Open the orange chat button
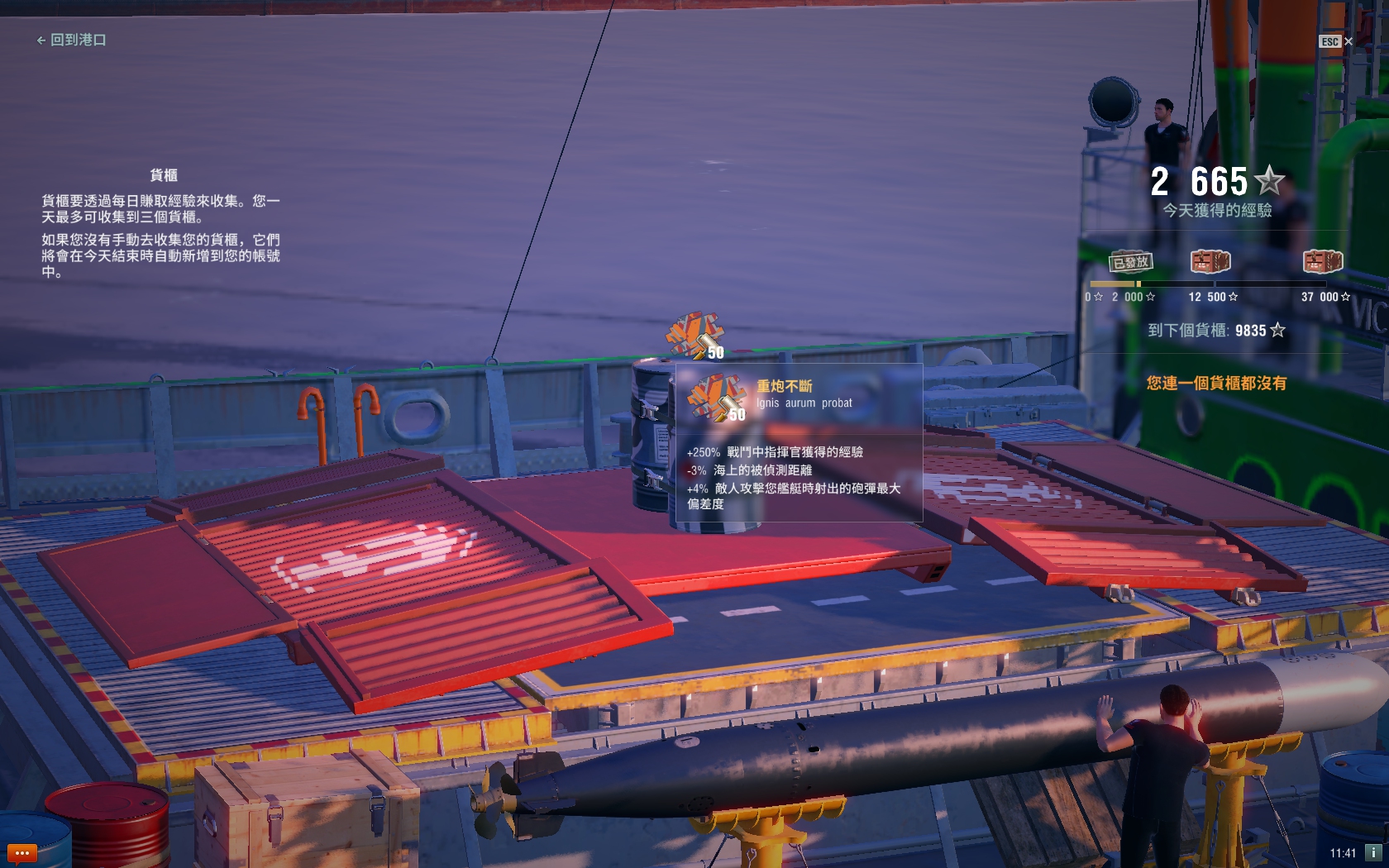This screenshot has width=1389, height=868. point(21,852)
